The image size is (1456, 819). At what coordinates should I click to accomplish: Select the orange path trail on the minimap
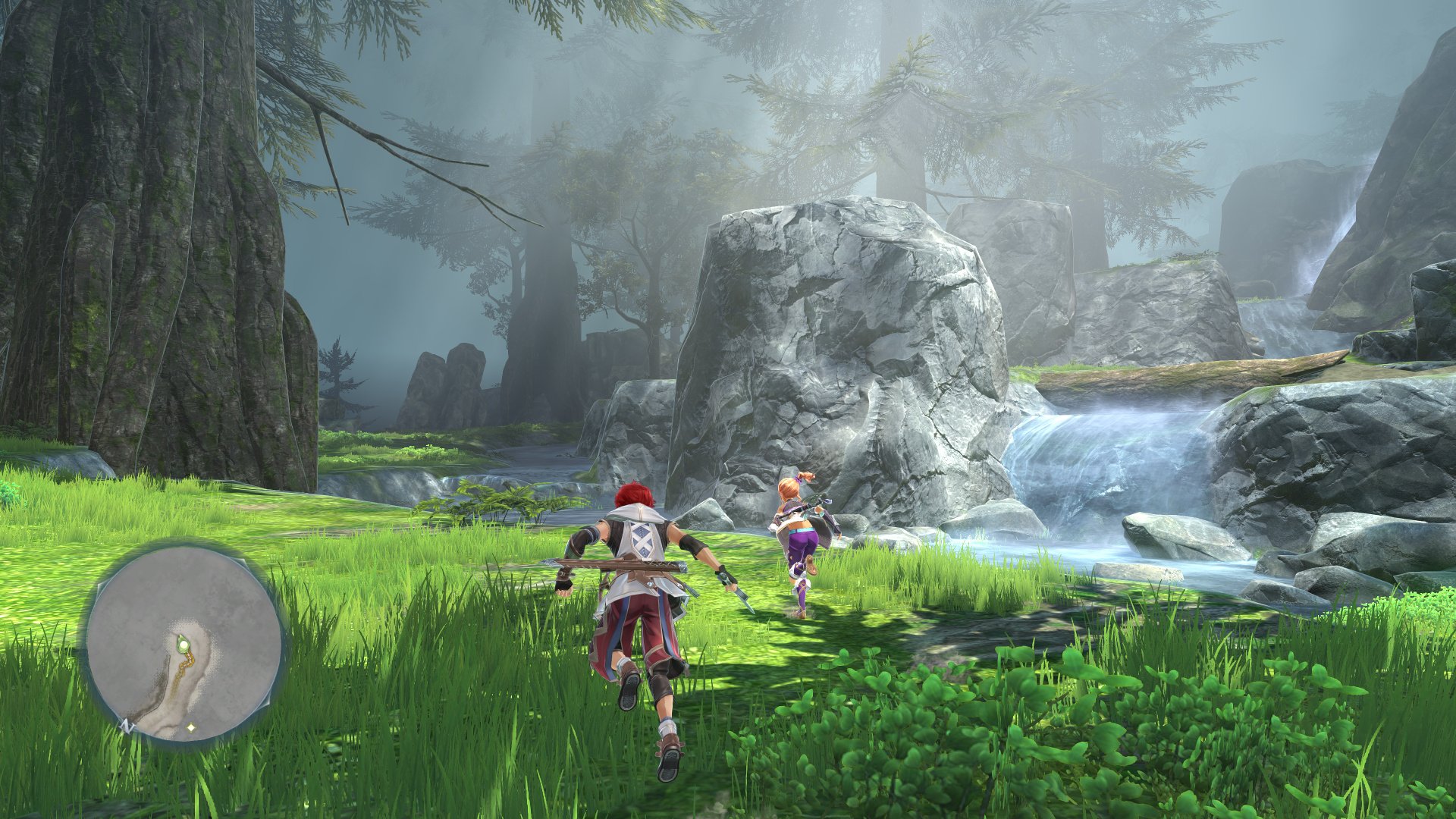point(186,667)
